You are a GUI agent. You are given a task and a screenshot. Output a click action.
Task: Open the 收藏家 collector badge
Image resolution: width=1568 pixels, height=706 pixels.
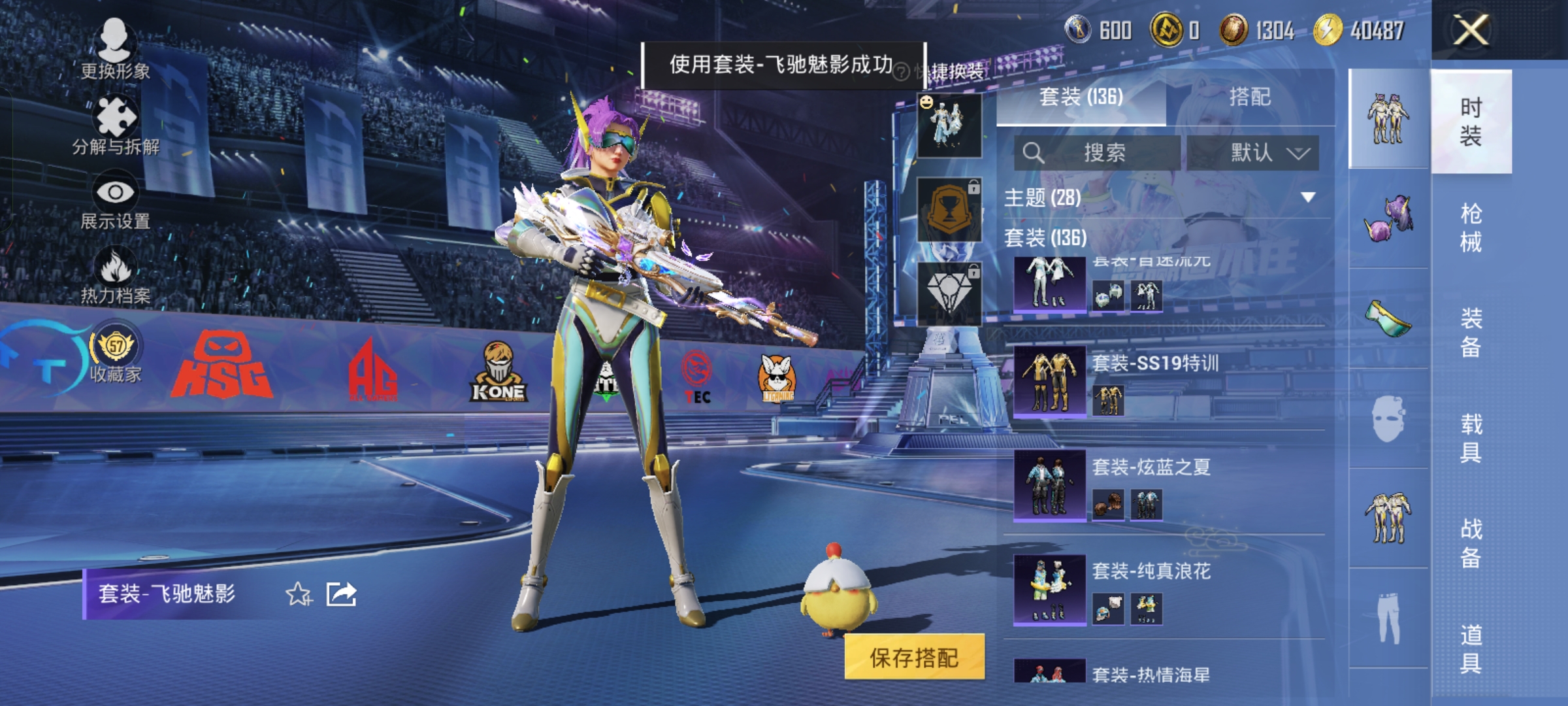[x=116, y=356]
